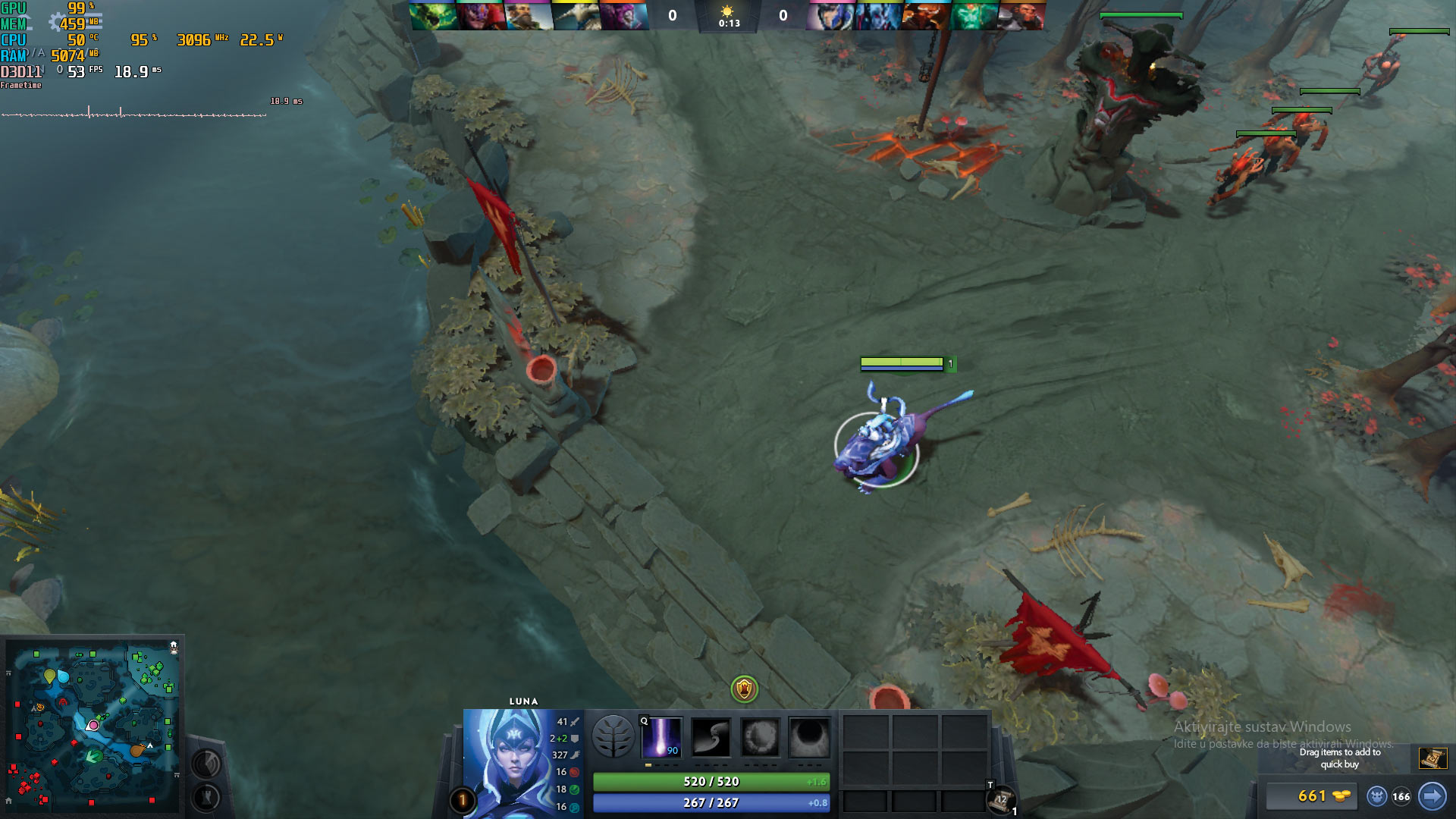This screenshot has height=819, width=1456.
Task: Open Luna's talent tree
Action: click(613, 737)
